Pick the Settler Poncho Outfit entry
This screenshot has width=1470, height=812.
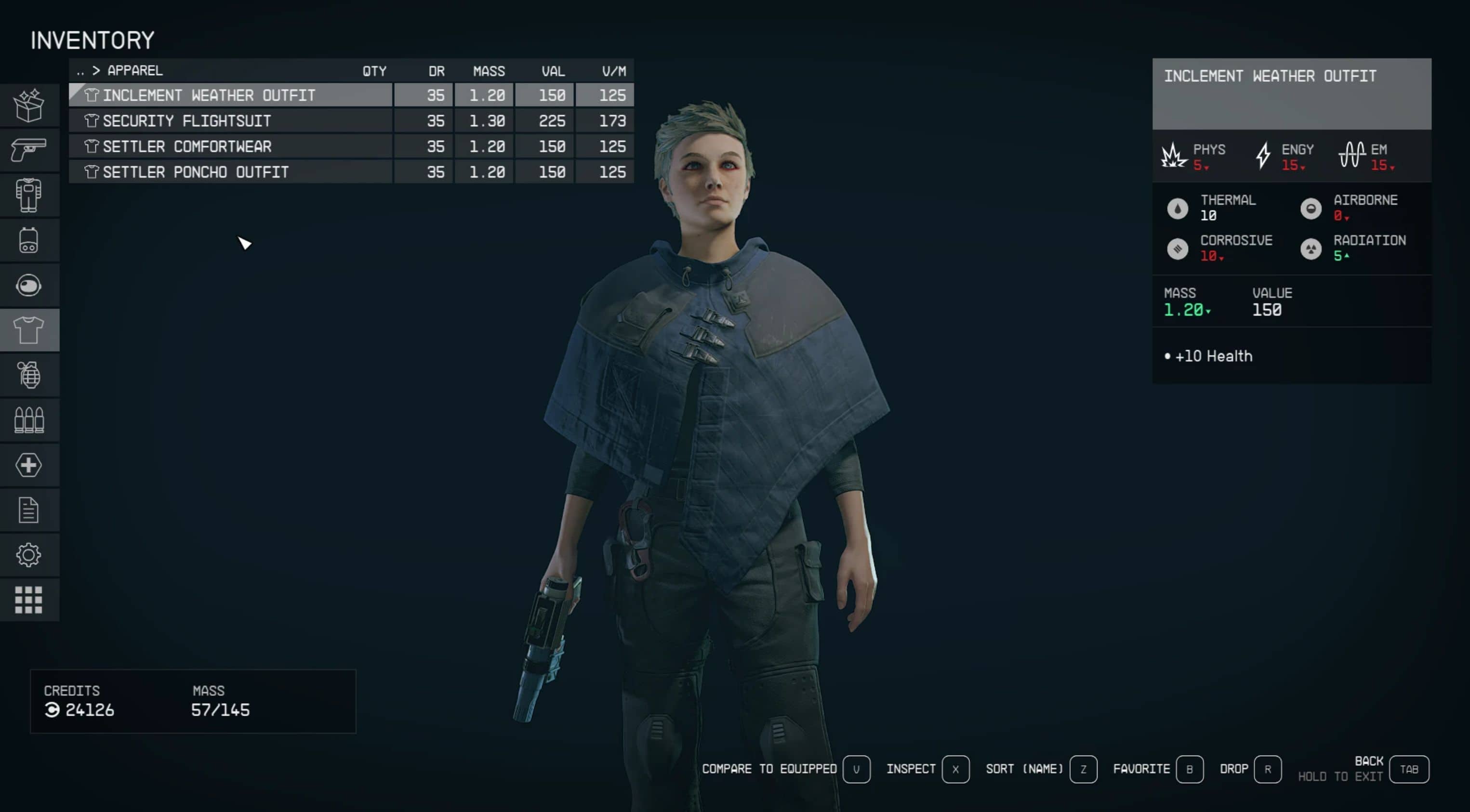(230, 172)
